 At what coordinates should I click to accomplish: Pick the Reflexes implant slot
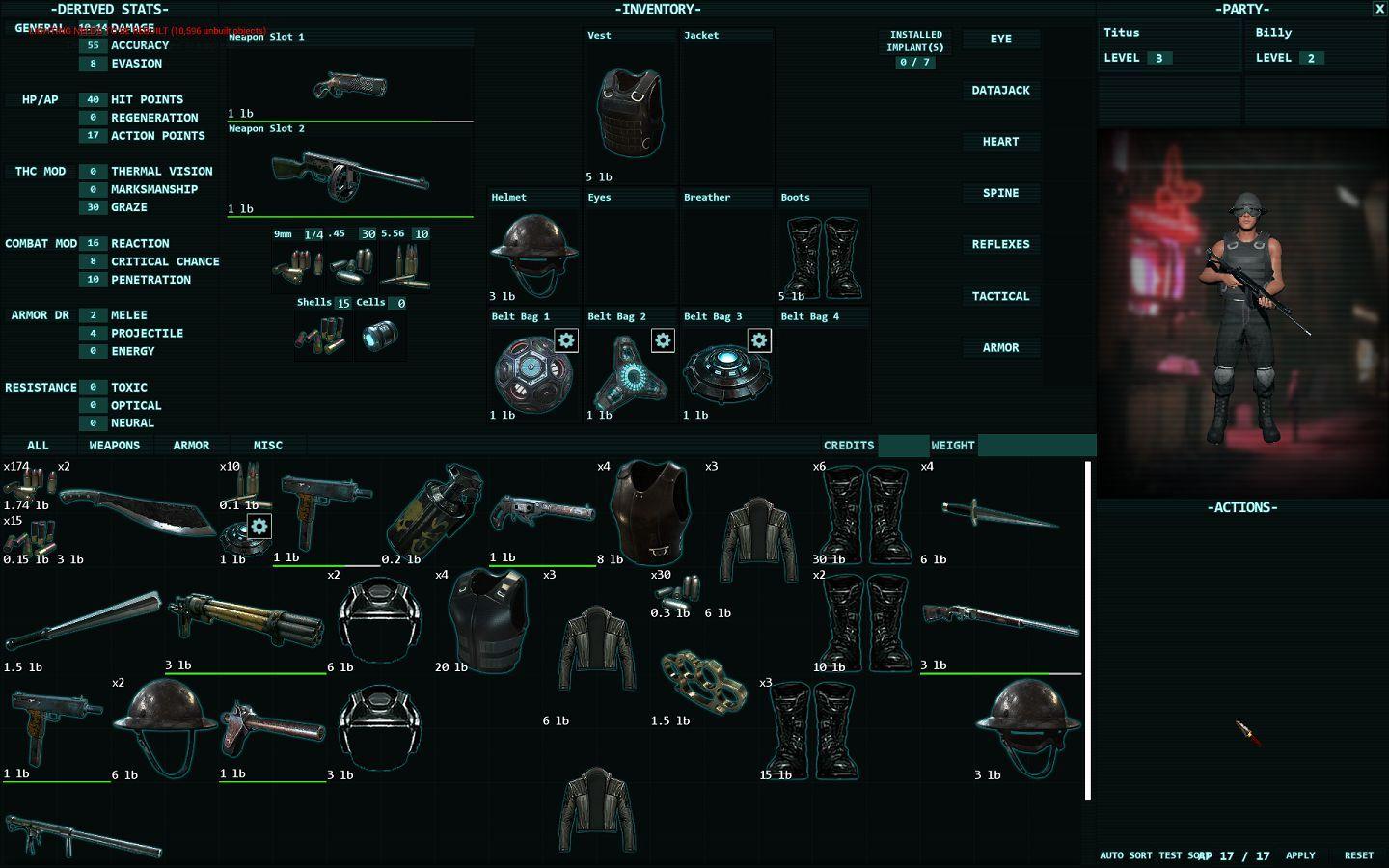pyautogui.click(x=1000, y=245)
